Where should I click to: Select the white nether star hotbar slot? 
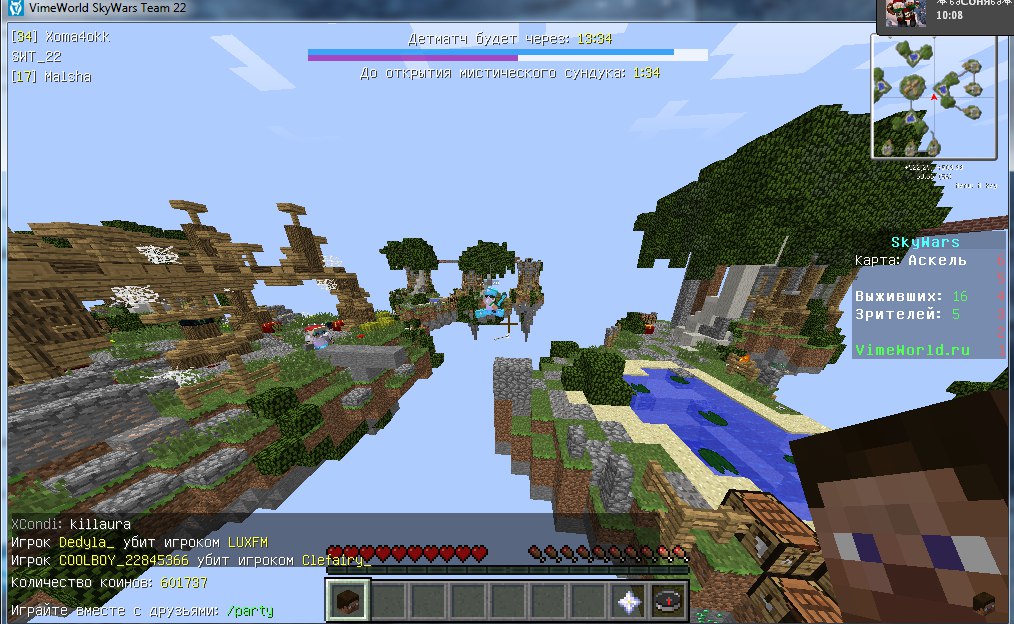[x=629, y=600]
